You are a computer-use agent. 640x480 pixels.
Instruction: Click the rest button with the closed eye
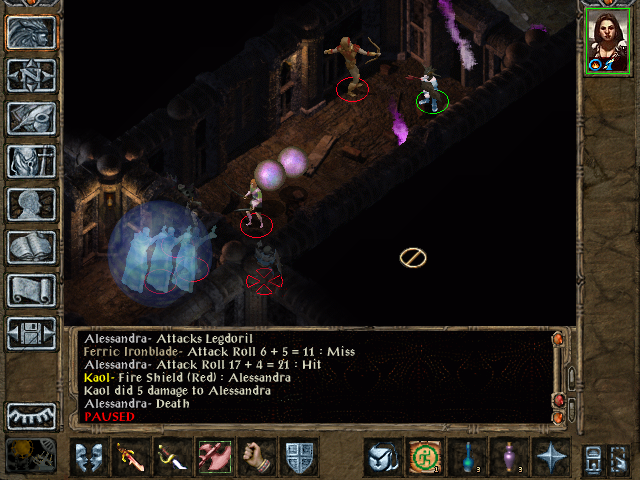click(31, 416)
